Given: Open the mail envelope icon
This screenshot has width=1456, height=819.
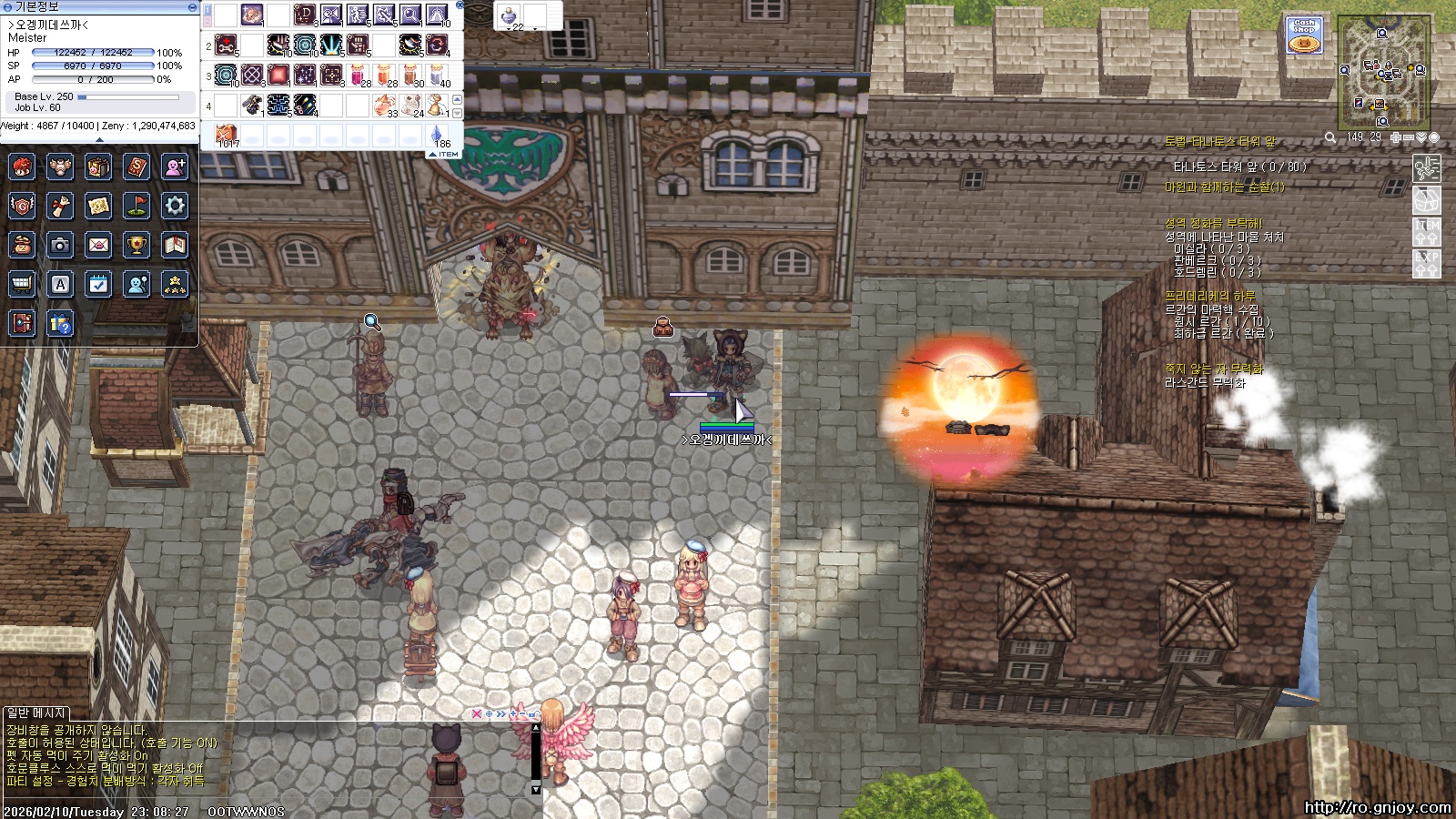Looking at the screenshot, I should pos(98,245).
